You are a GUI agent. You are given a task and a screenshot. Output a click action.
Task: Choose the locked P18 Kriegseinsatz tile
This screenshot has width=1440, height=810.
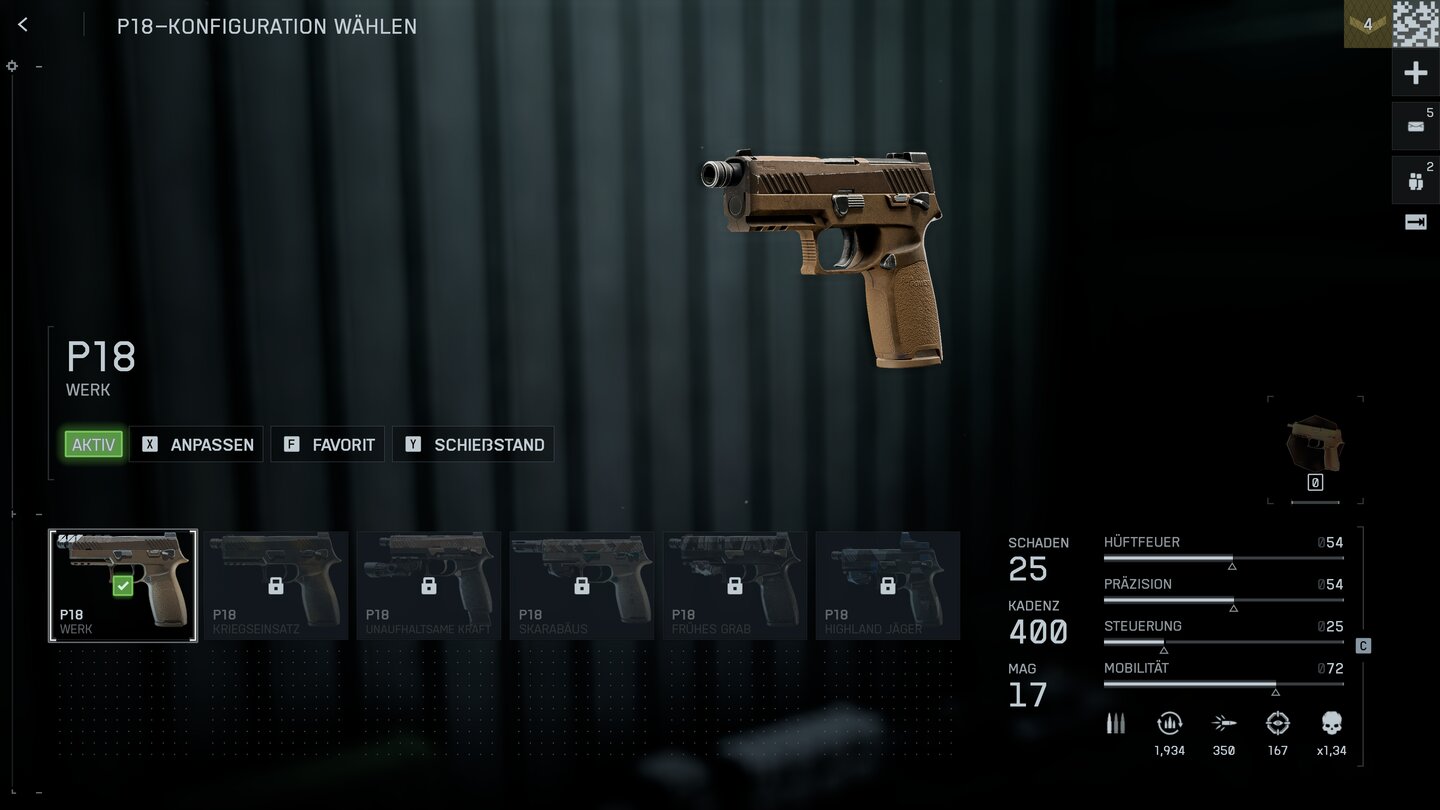[276, 585]
